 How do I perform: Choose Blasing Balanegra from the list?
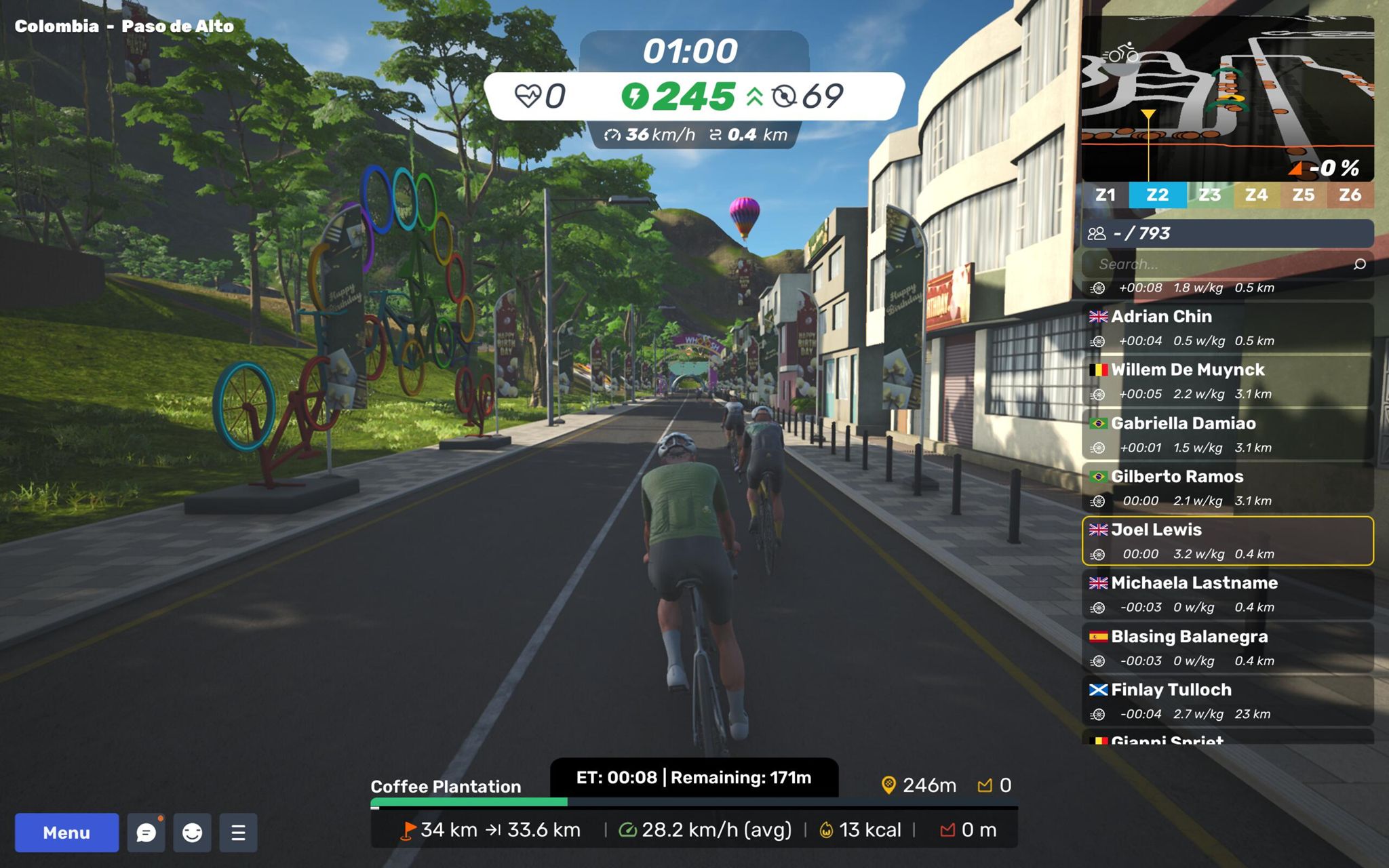tap(1228, 648)
